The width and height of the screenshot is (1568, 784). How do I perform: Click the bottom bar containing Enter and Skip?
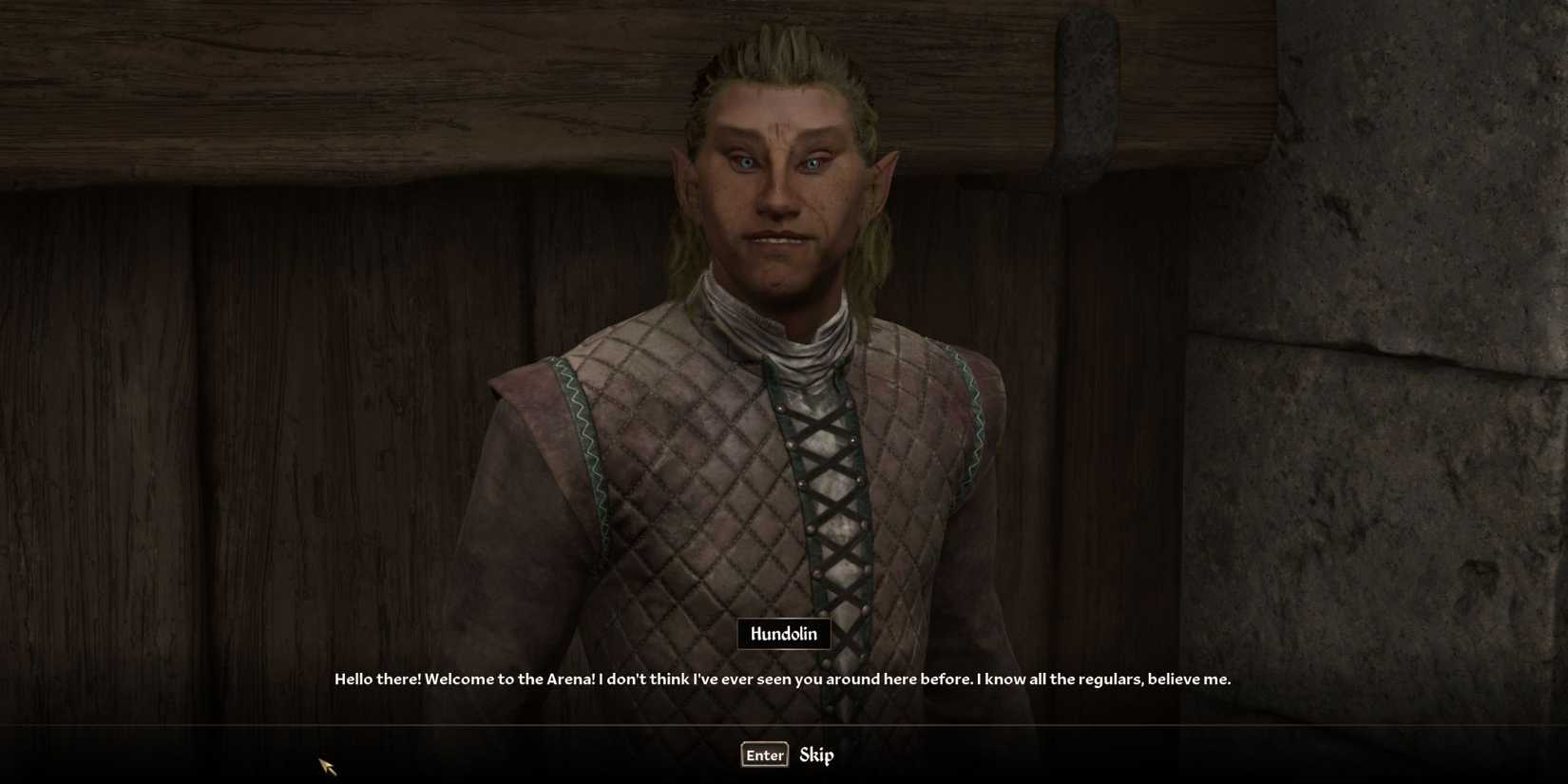[784, 755]
